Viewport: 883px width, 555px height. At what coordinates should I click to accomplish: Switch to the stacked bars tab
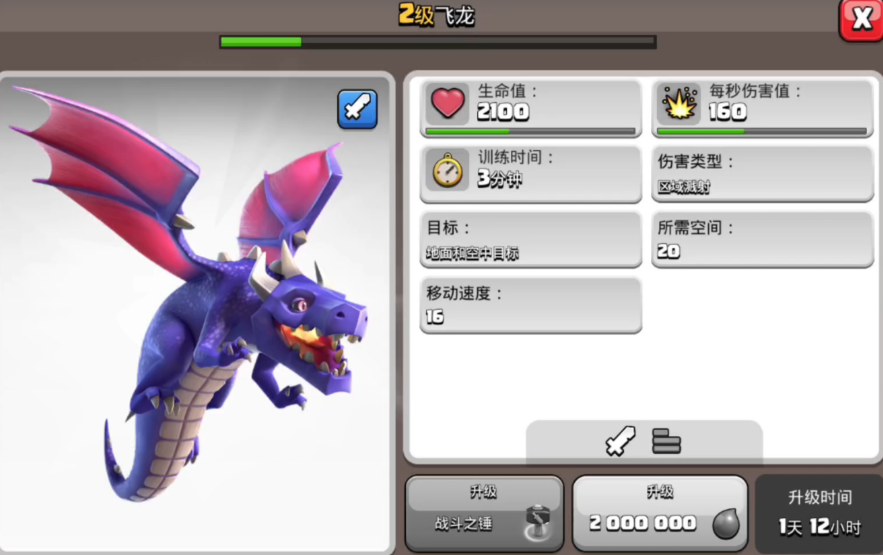pos(666,441)
